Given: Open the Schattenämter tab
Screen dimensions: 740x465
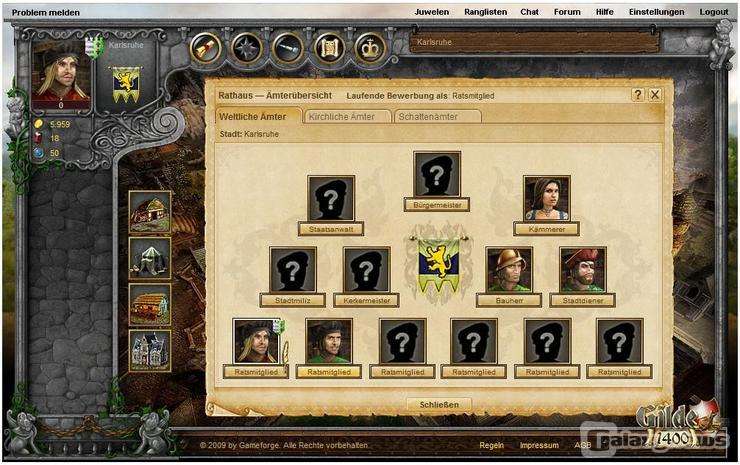Looking at the screenshot, I should (x=437, y=117).
